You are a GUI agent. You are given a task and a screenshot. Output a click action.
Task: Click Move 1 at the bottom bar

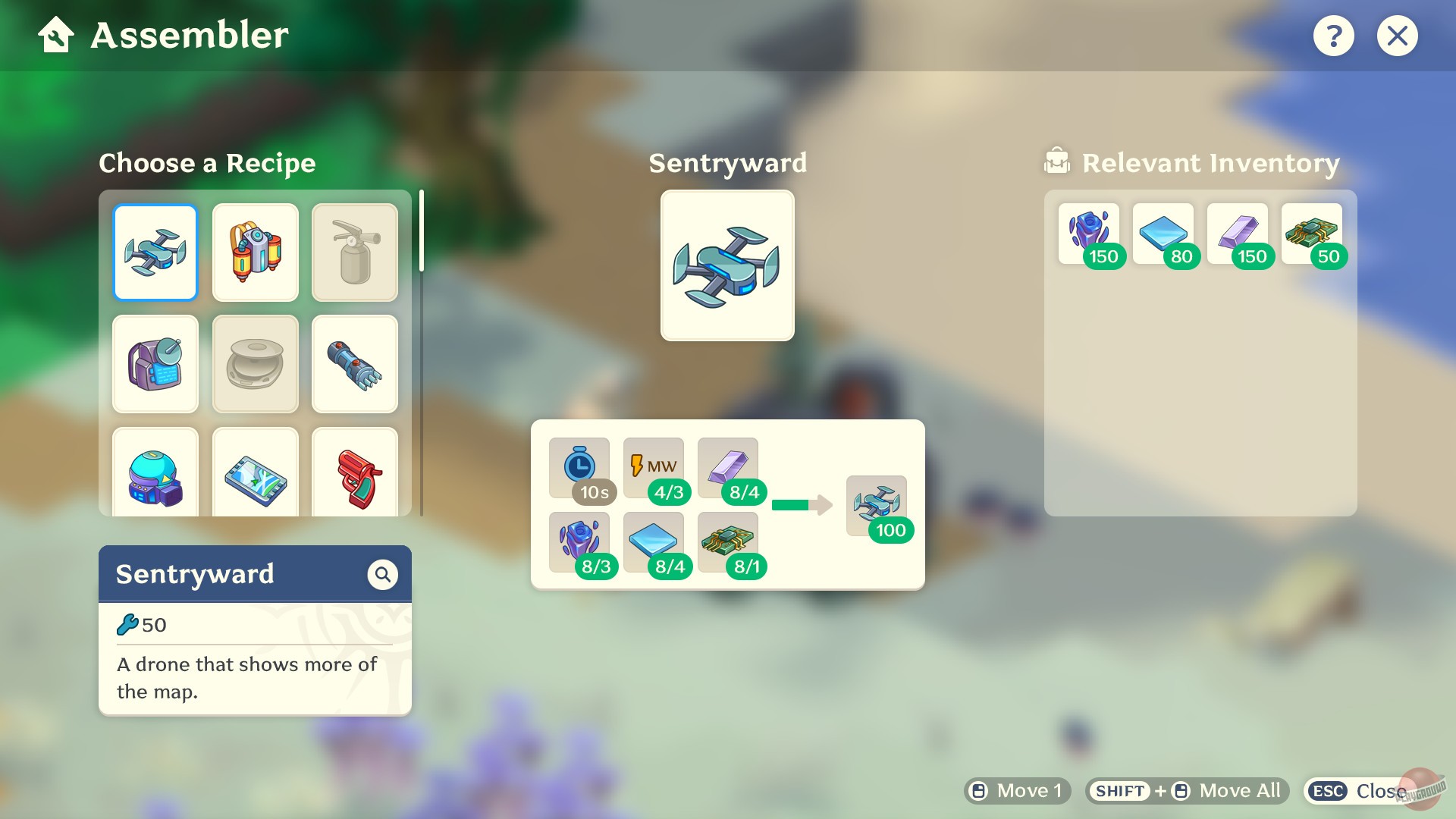click(1016, 790)
